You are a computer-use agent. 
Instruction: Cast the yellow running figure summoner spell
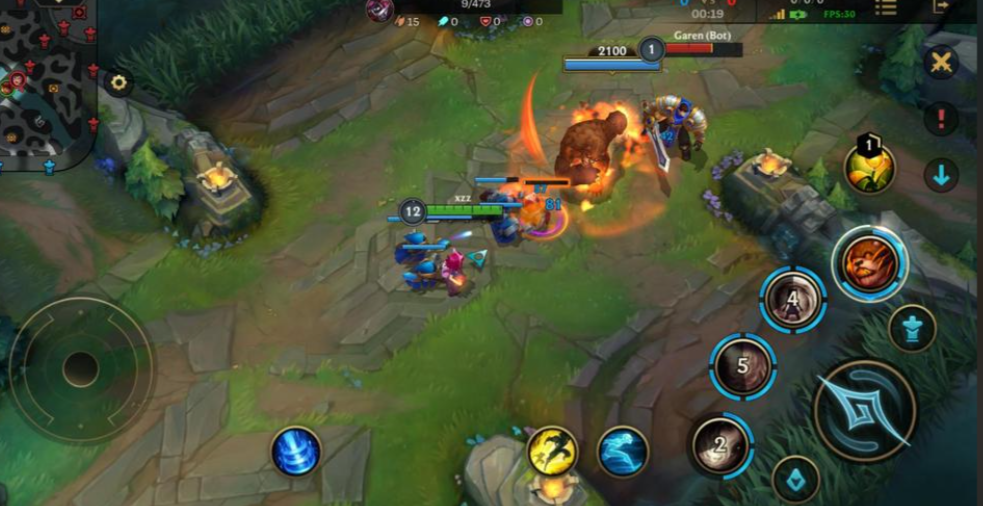point(552,451)
